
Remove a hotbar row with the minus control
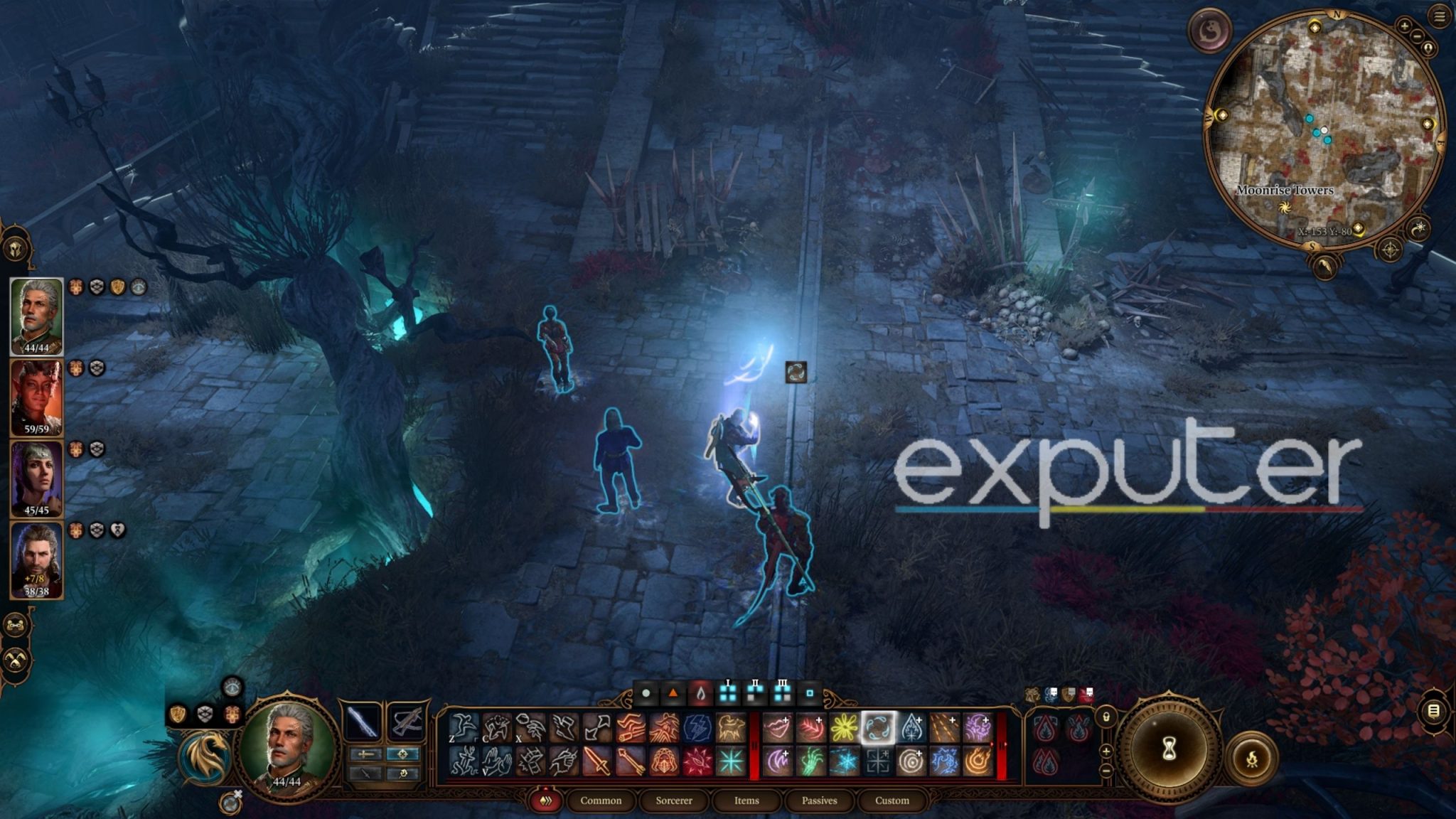[1106, 770]
